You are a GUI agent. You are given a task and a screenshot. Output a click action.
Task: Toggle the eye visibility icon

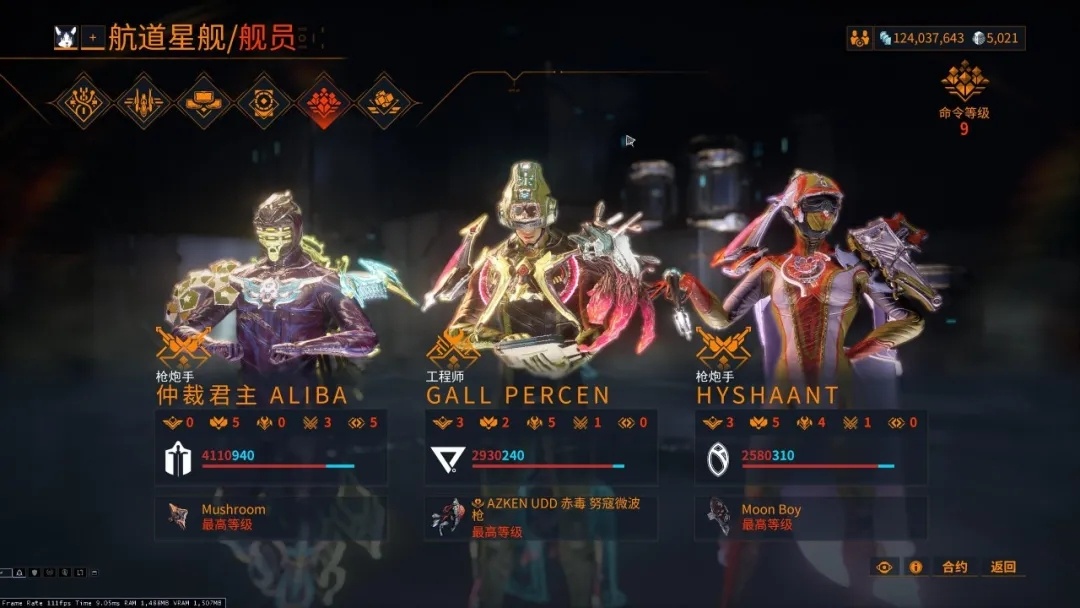(884, 567)
